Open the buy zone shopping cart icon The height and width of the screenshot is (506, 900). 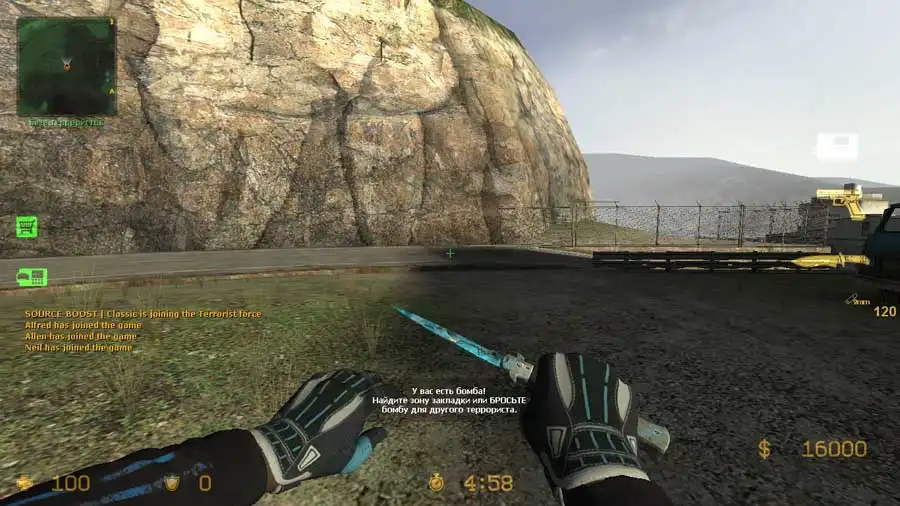coord(27,227)
